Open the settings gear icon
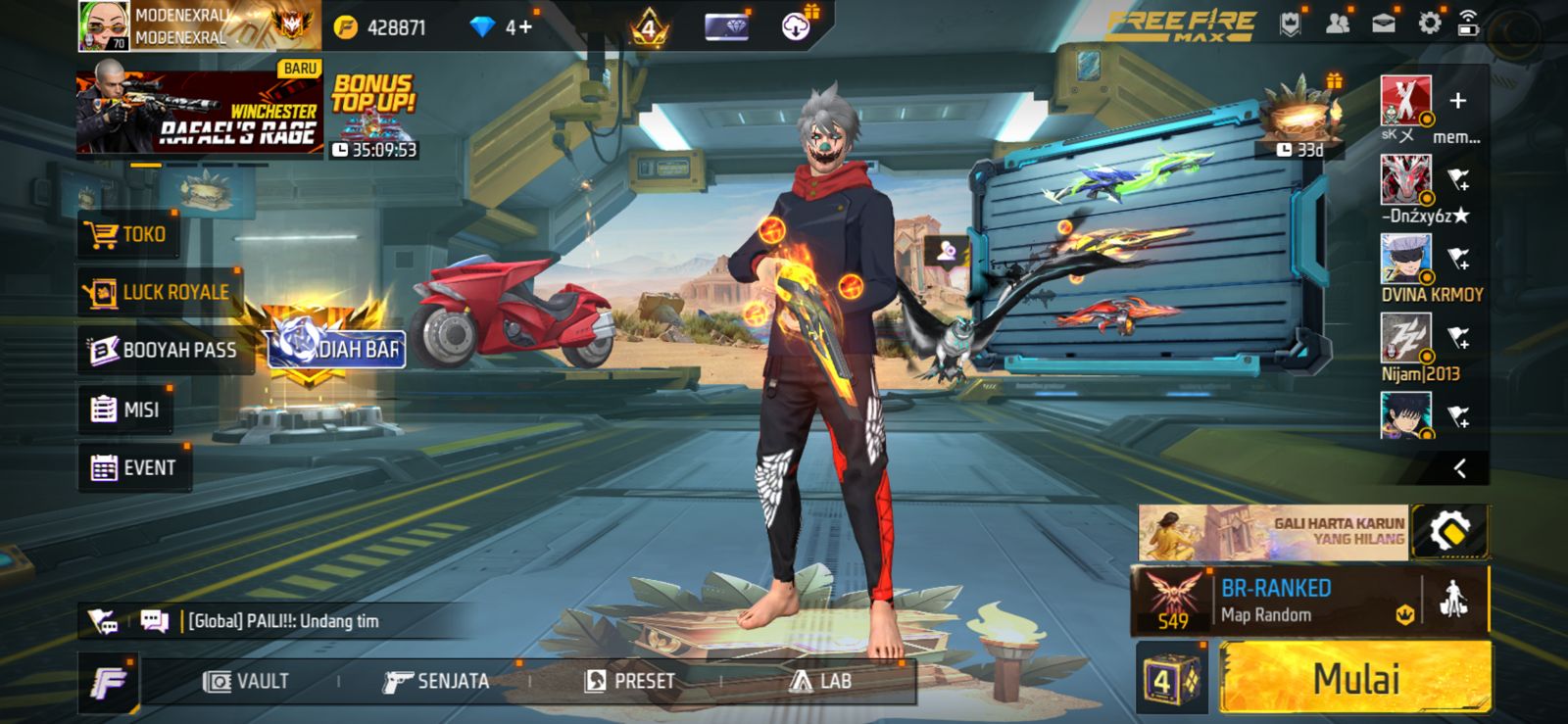This screenshot has width=1568, height=724. coord(1432,23)
